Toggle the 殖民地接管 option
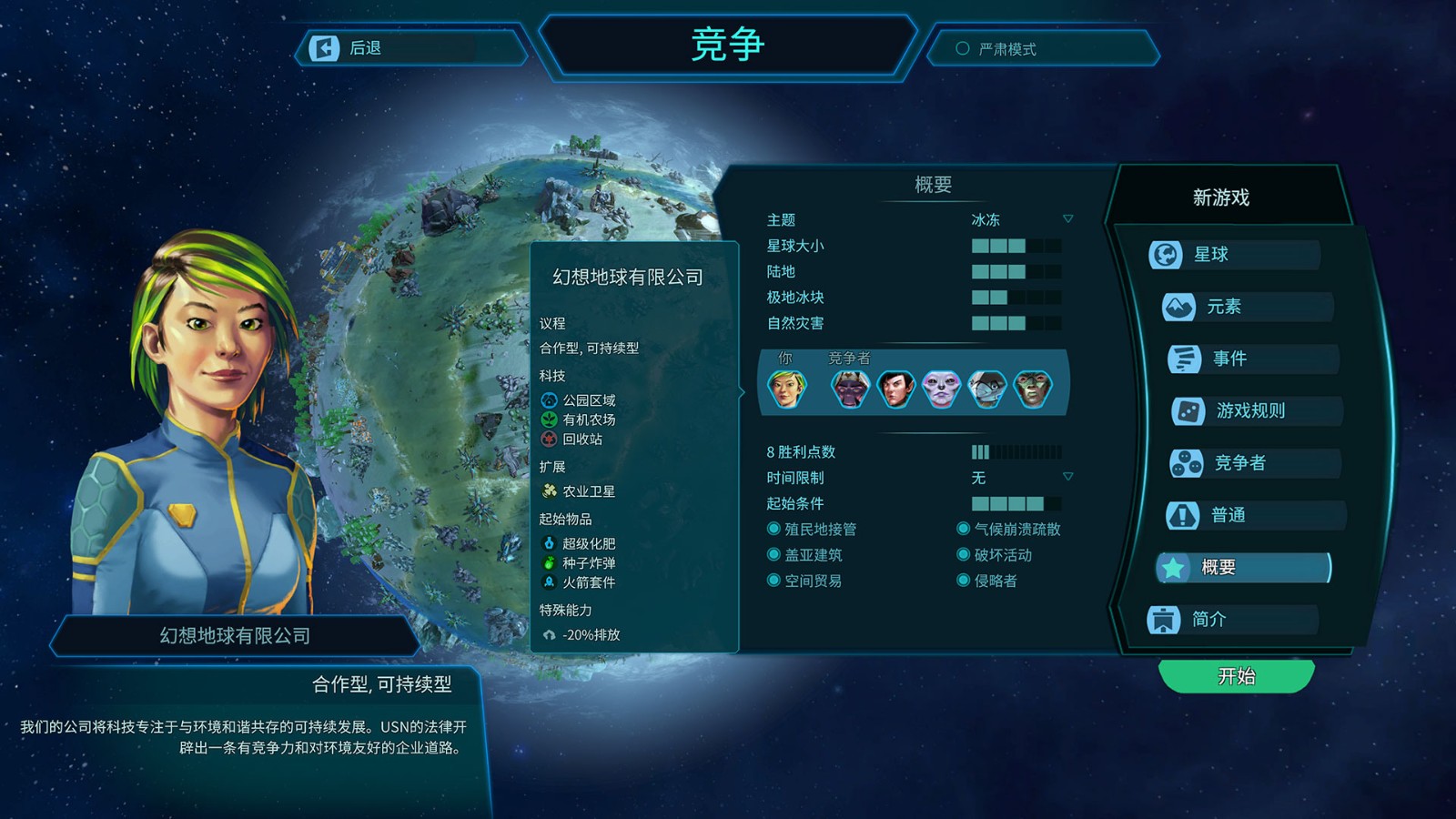Screen dimensions: 1456x819 [x=773, y=528]
